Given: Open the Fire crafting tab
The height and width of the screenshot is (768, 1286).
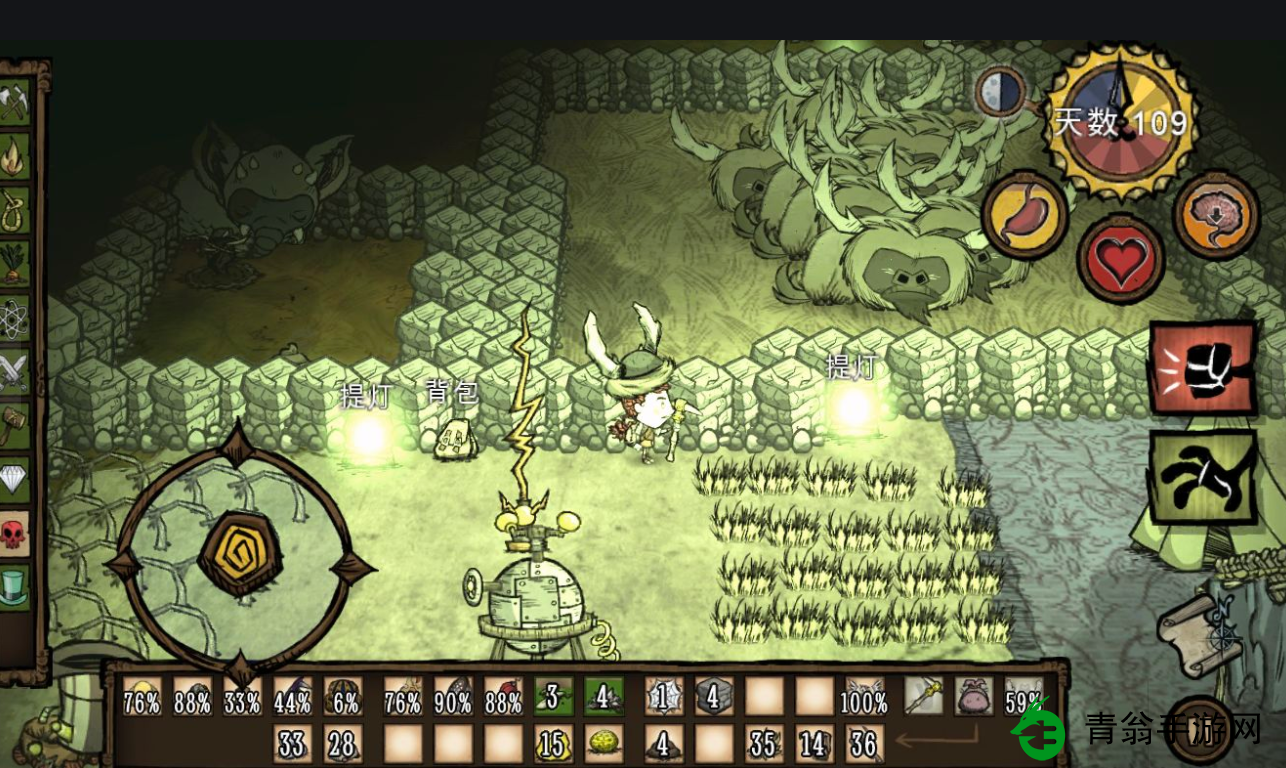Looking at the screenshot, I should (14, 156).
